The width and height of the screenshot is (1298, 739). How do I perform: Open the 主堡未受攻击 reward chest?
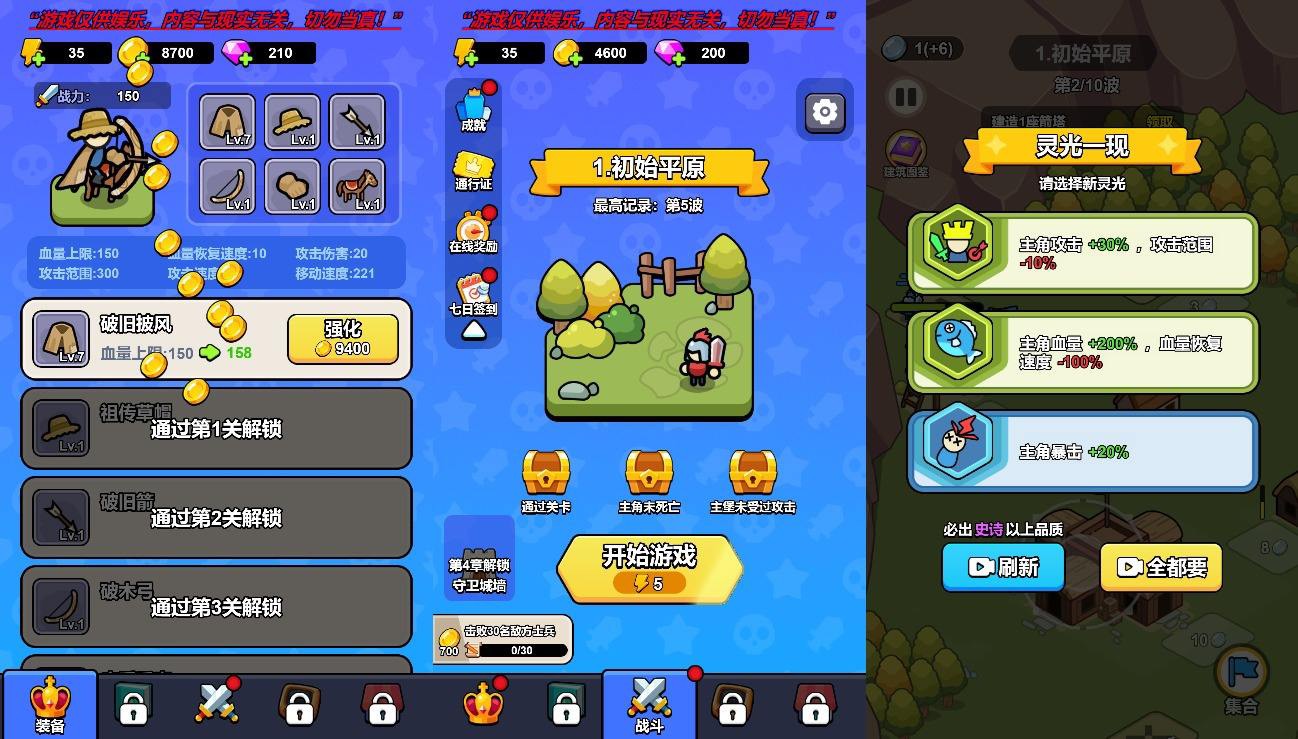751,473
